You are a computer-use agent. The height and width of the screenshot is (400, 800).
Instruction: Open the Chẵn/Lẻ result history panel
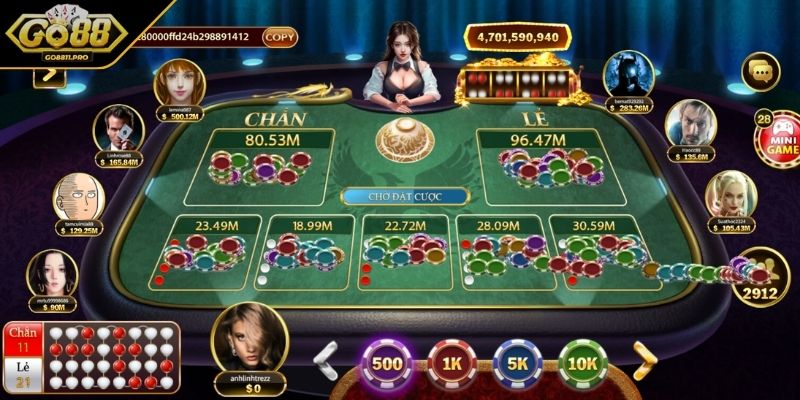pyautogui.click(x=92, y=358)
